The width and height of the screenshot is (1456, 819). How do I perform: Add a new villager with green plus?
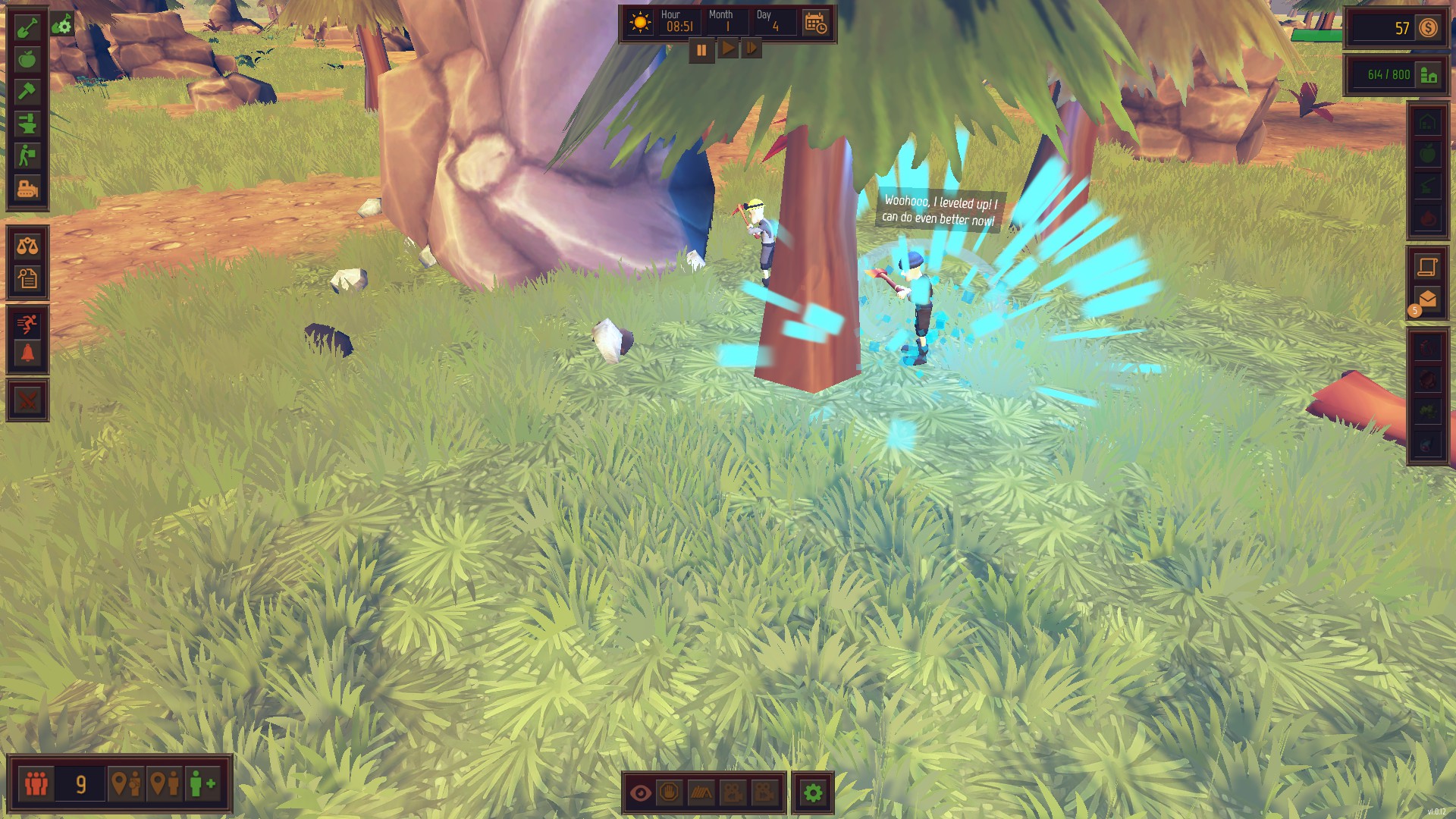click(202, 783)
